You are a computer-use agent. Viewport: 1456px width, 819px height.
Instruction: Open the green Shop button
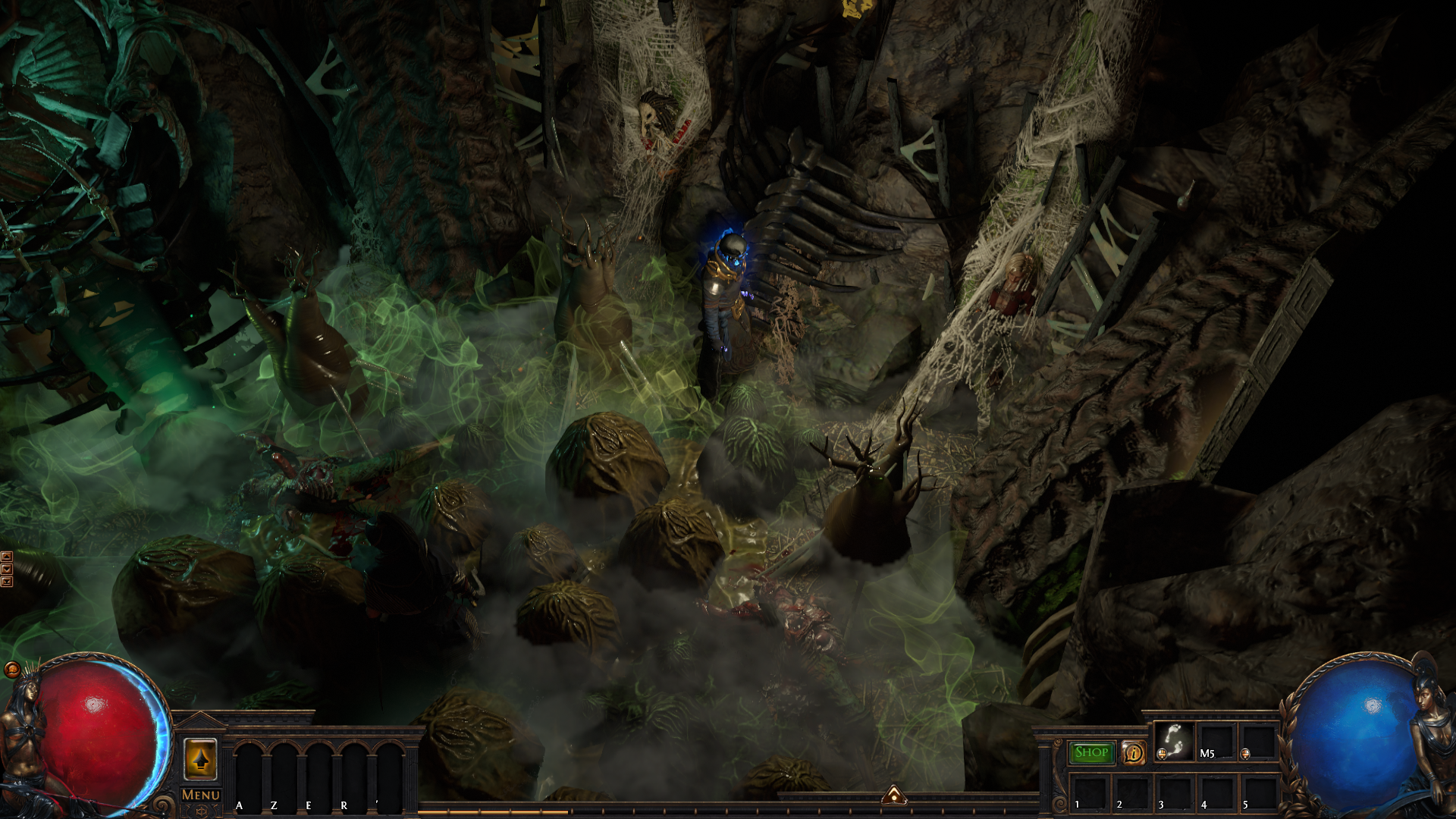(1092, 752)
